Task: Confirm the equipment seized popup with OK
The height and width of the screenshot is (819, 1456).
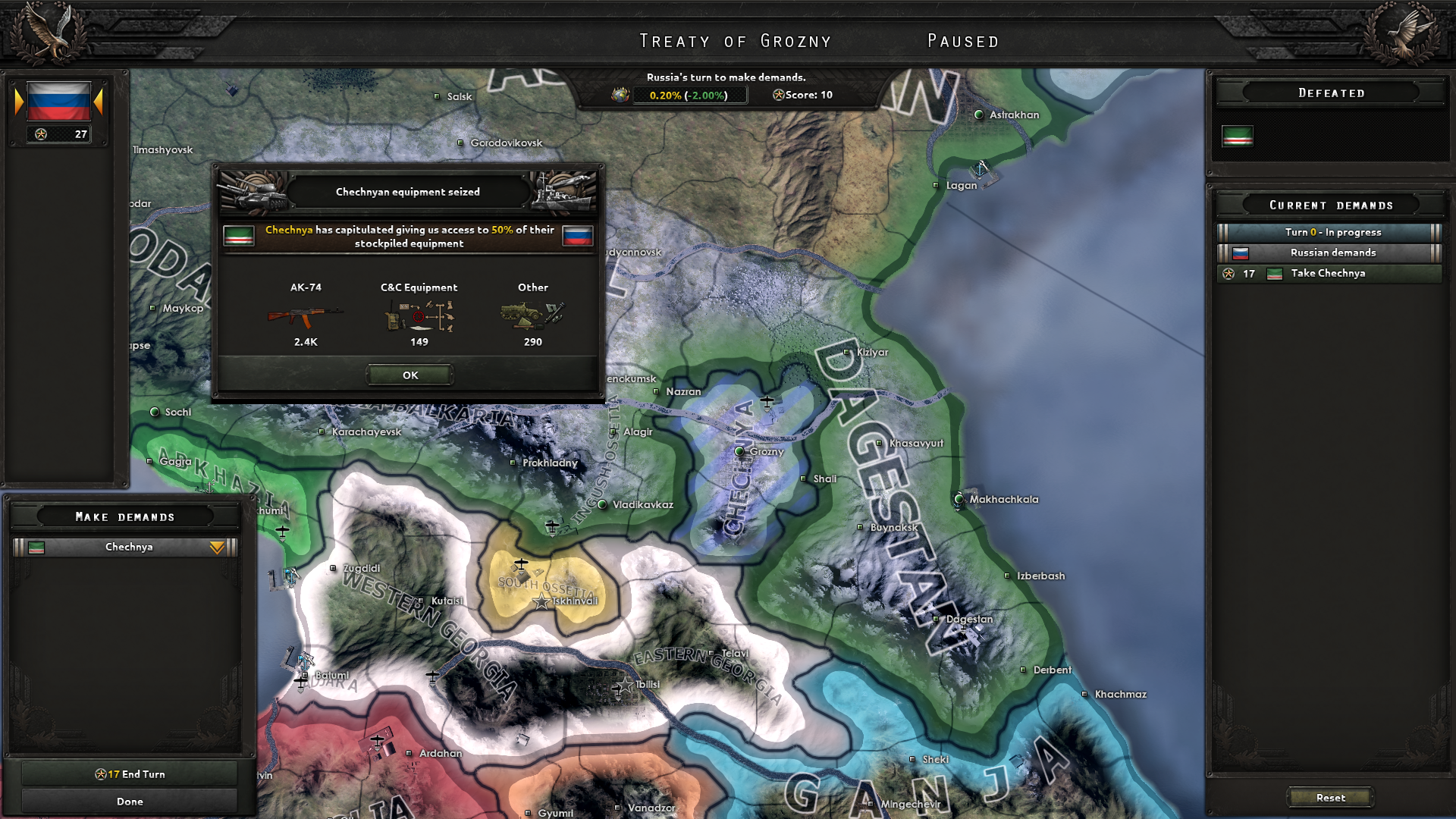Action: coord(410,375)
